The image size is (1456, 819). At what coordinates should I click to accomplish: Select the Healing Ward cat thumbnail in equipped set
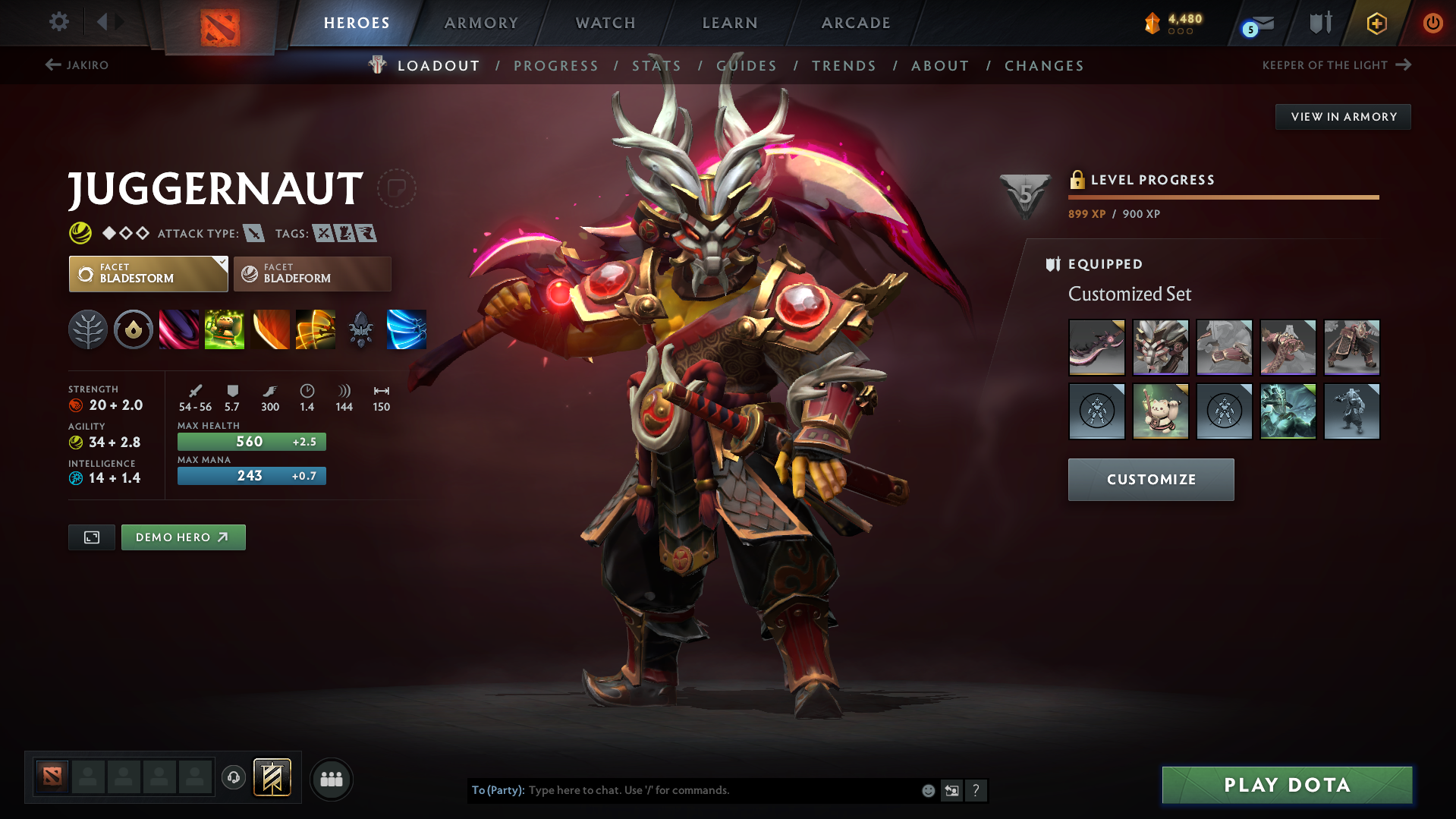(1160, 411)
